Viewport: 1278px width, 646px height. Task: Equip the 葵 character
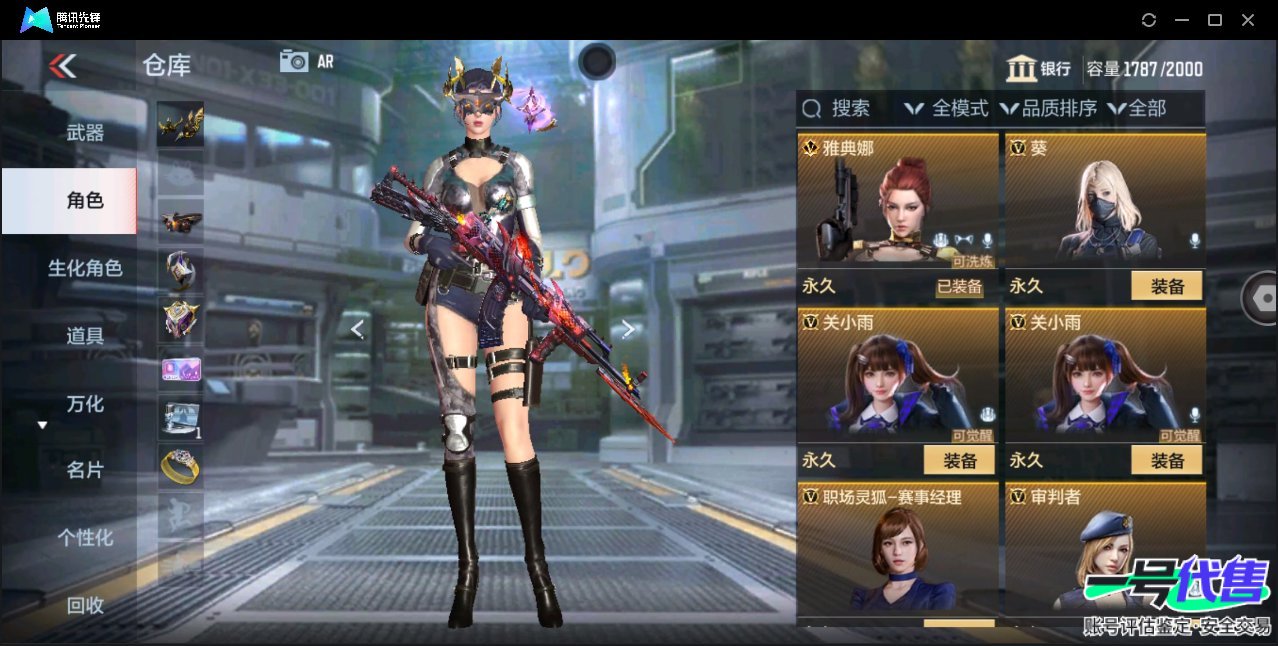(1166, 286)
